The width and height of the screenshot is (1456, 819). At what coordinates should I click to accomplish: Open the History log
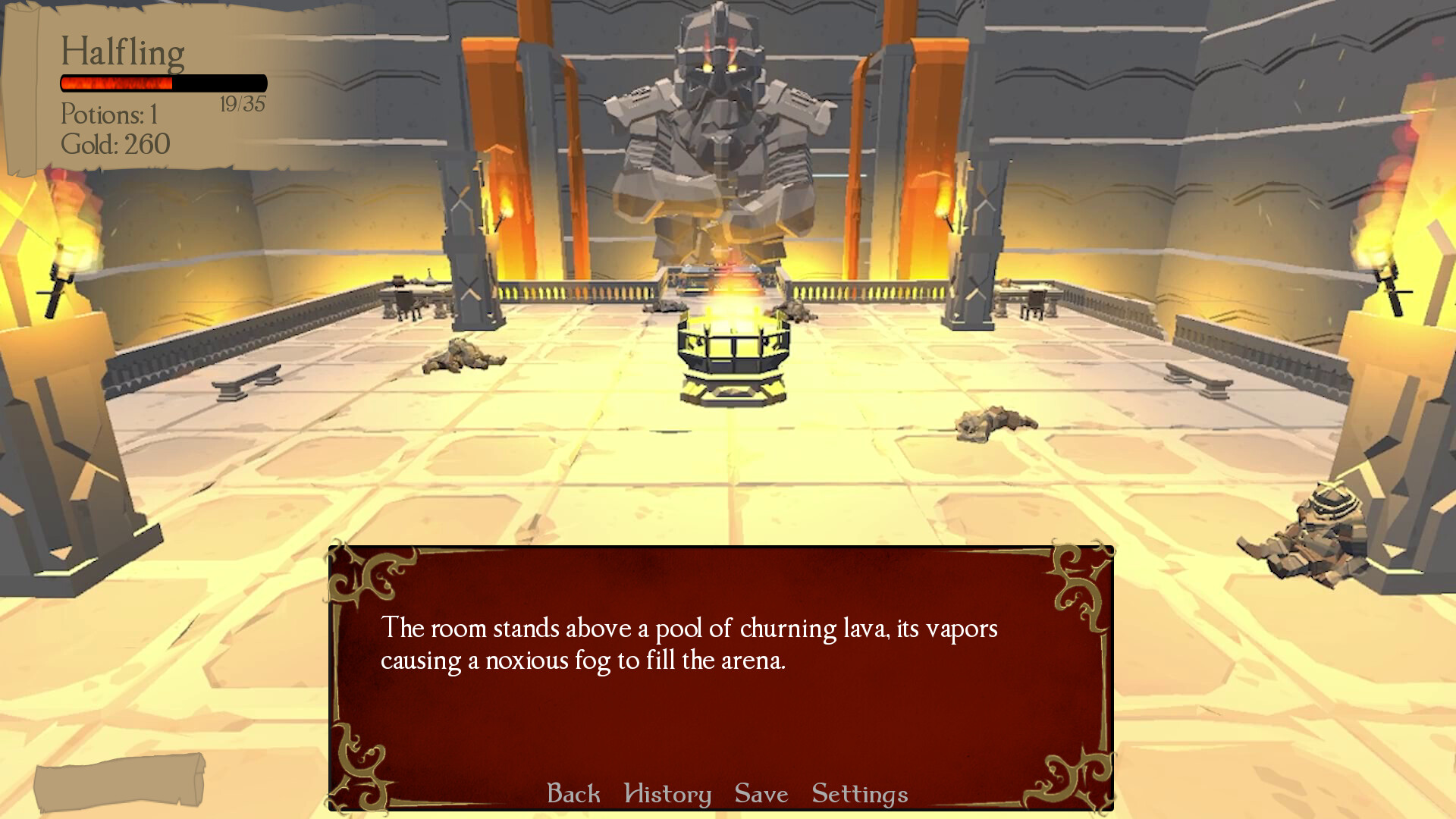[666, 794]
